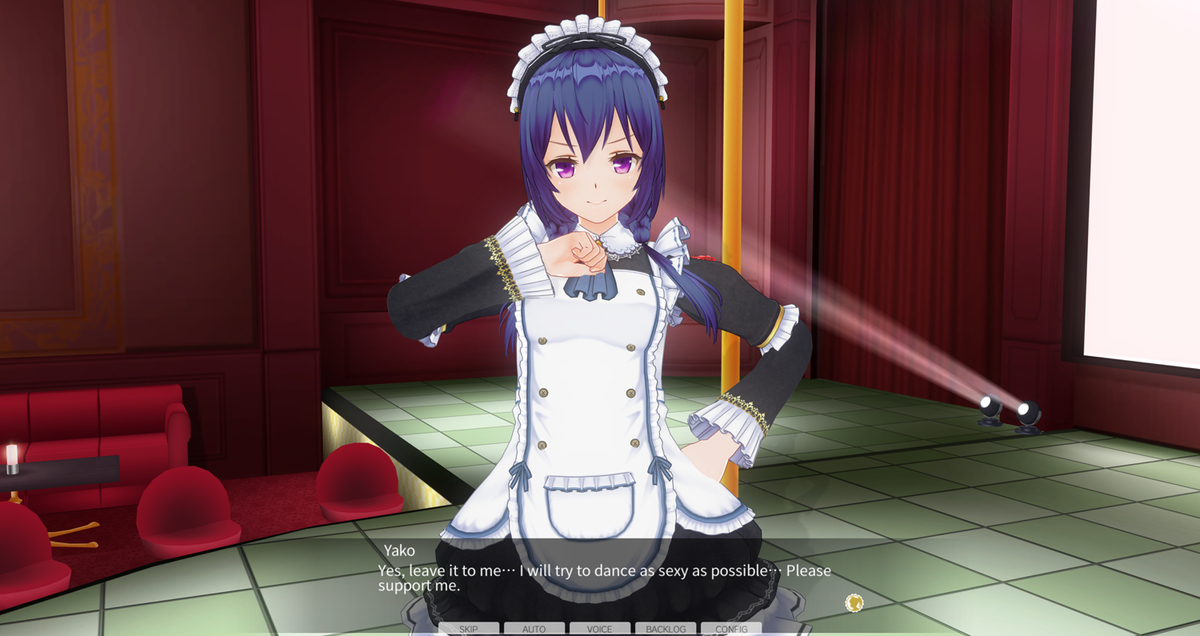Enable AUTO text advance
Viewport: 1200px width, 636px height.
coord(534,629)
